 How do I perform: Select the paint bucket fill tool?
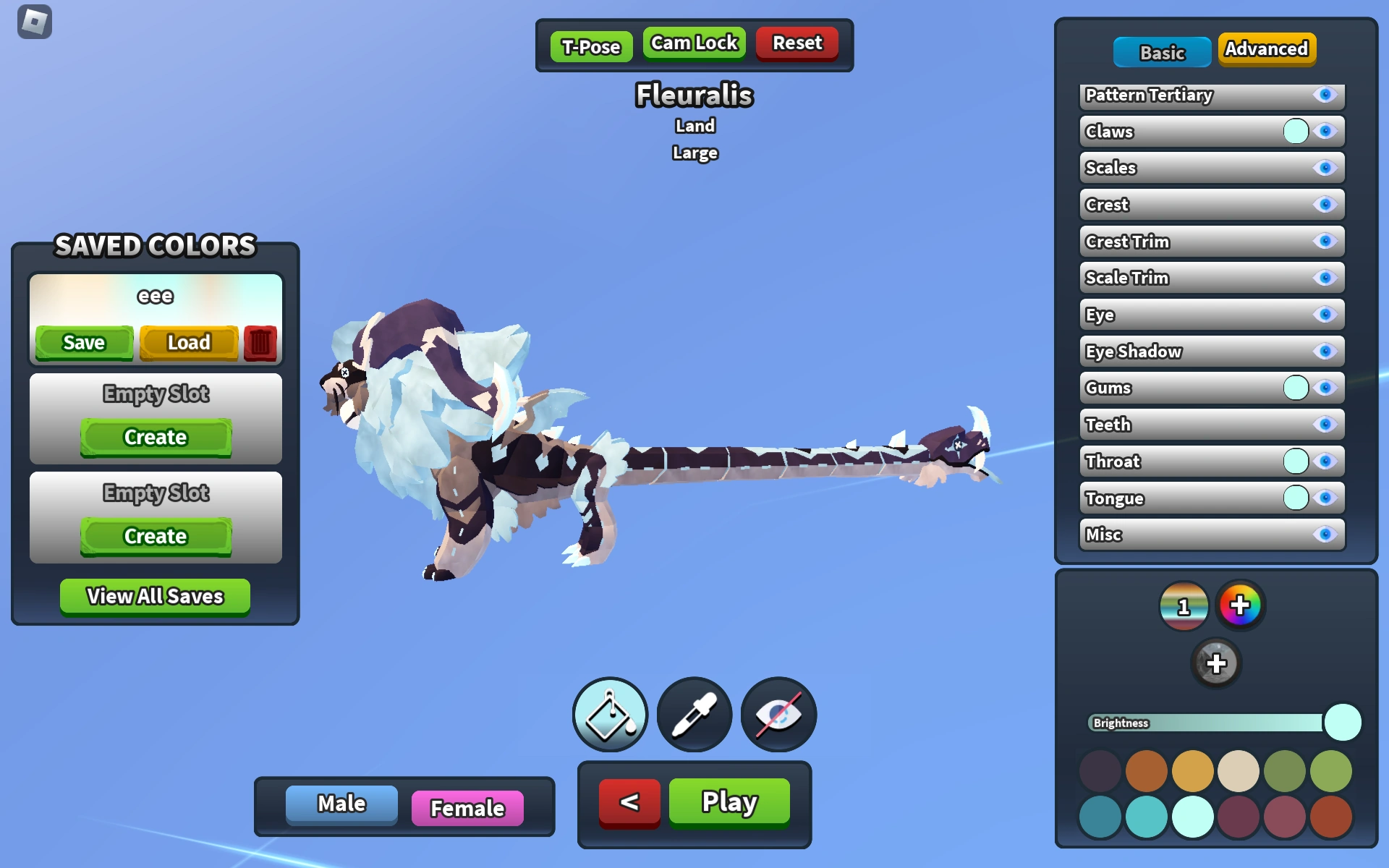610,714
